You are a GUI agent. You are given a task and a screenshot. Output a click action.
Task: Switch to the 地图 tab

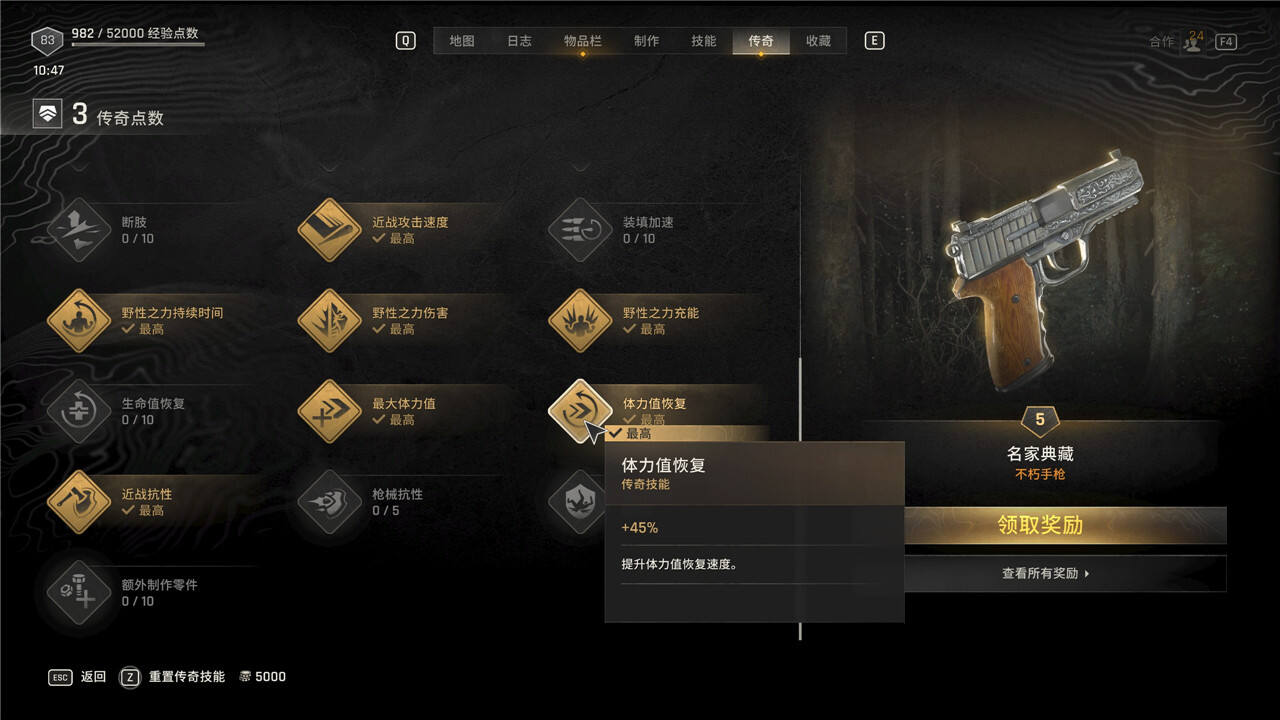click(x=461, y=41)
